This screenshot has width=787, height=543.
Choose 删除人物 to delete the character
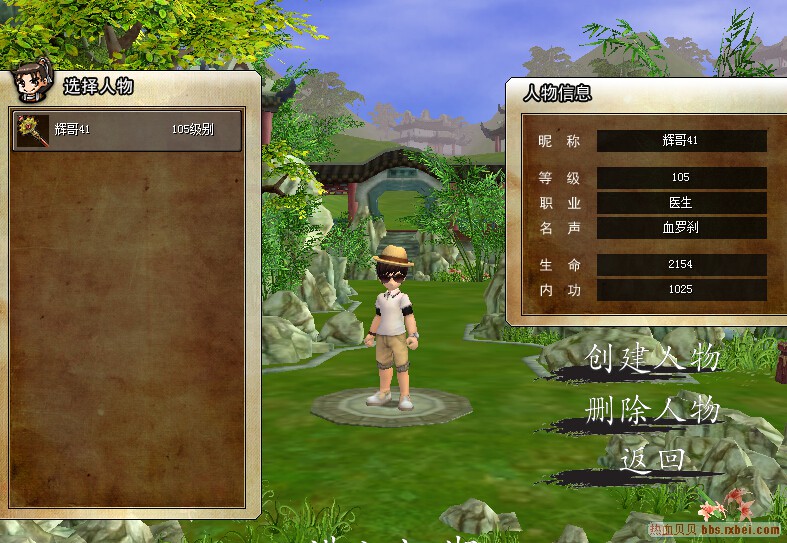point(652,410)
